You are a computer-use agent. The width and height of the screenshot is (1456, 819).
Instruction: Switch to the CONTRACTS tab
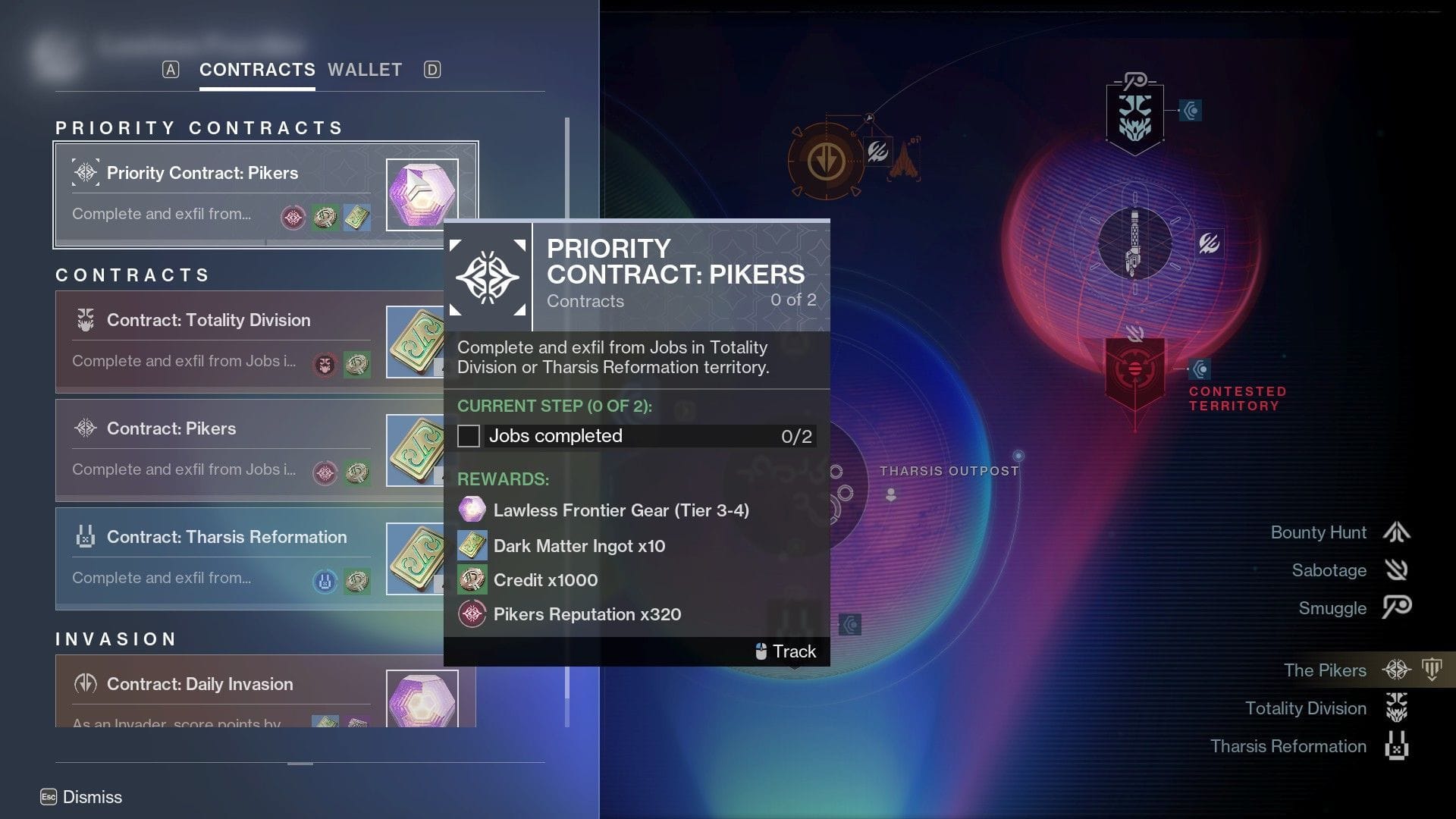[x=257, y=70]
